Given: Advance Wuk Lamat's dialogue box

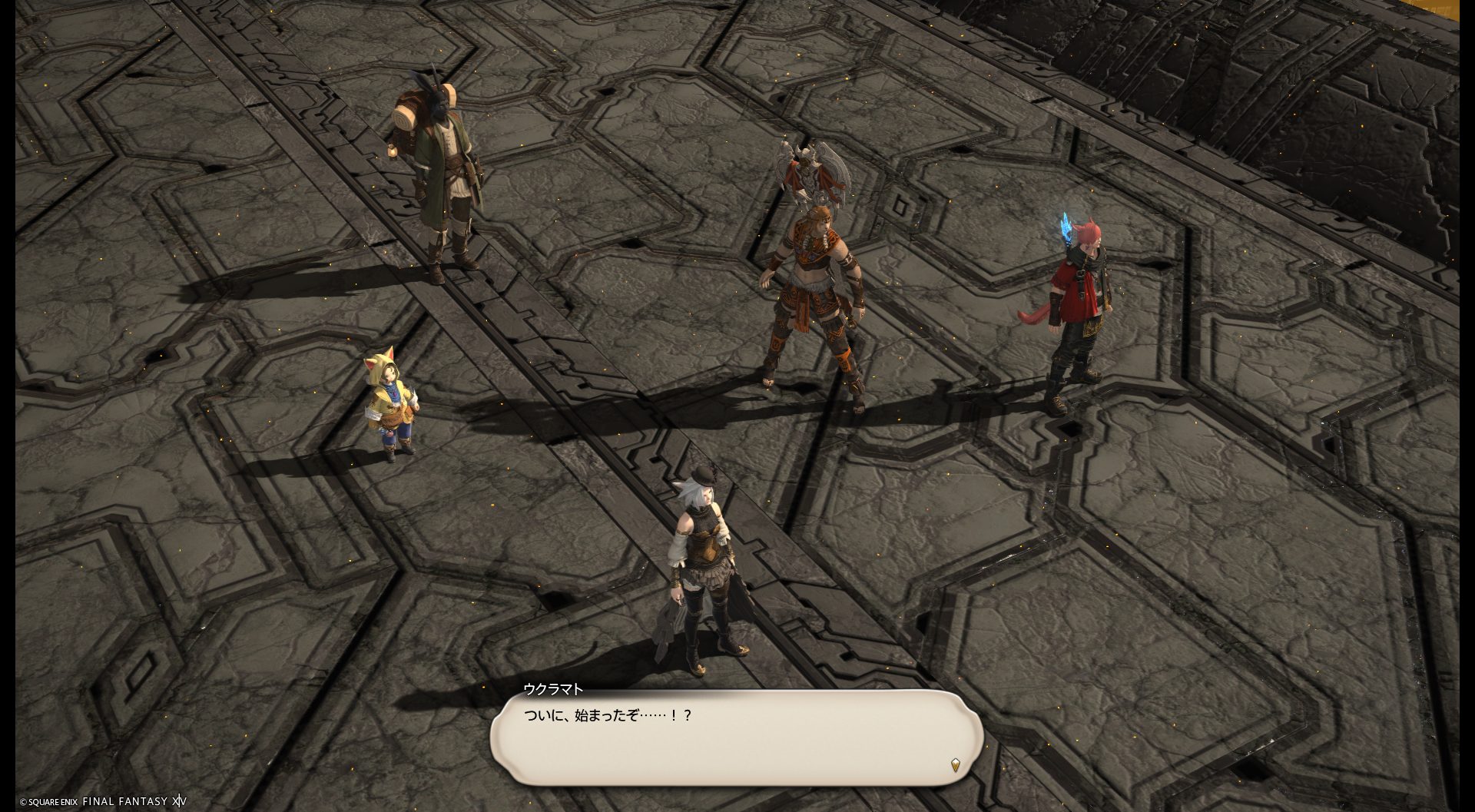Looking at the screenshot, I should pos(736,737).
